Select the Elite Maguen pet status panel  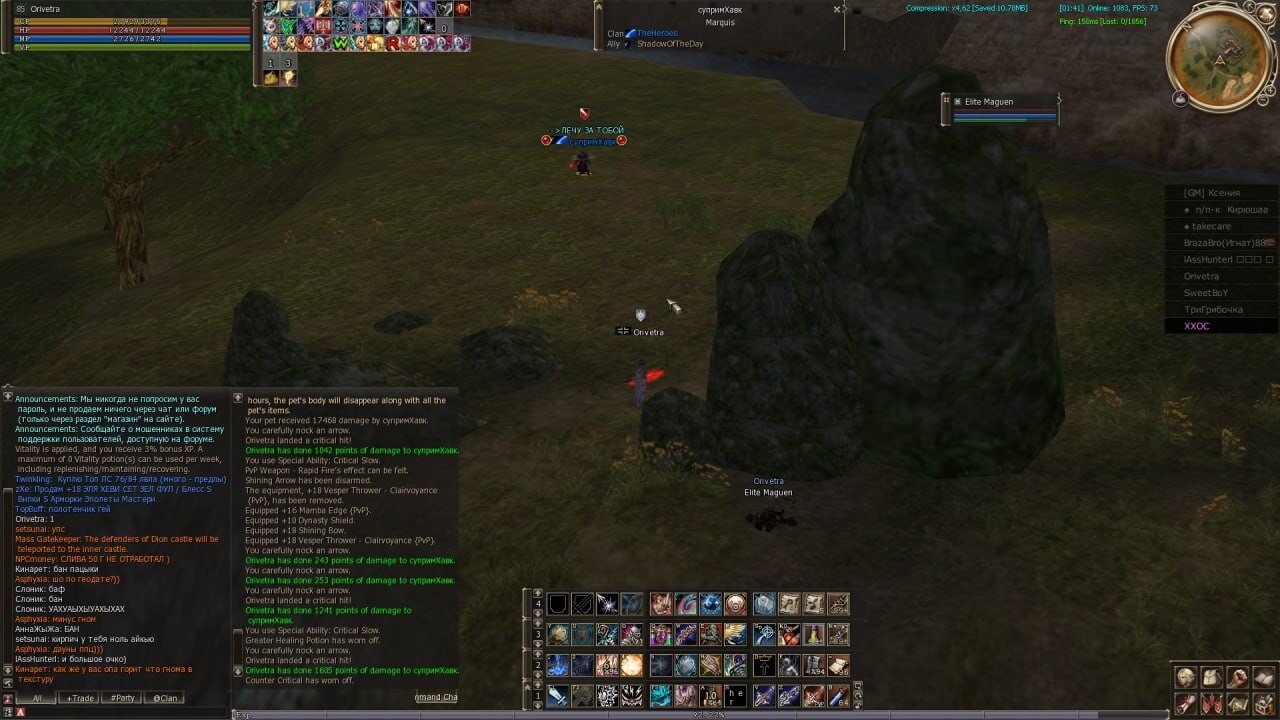[x=1000, y=109]
